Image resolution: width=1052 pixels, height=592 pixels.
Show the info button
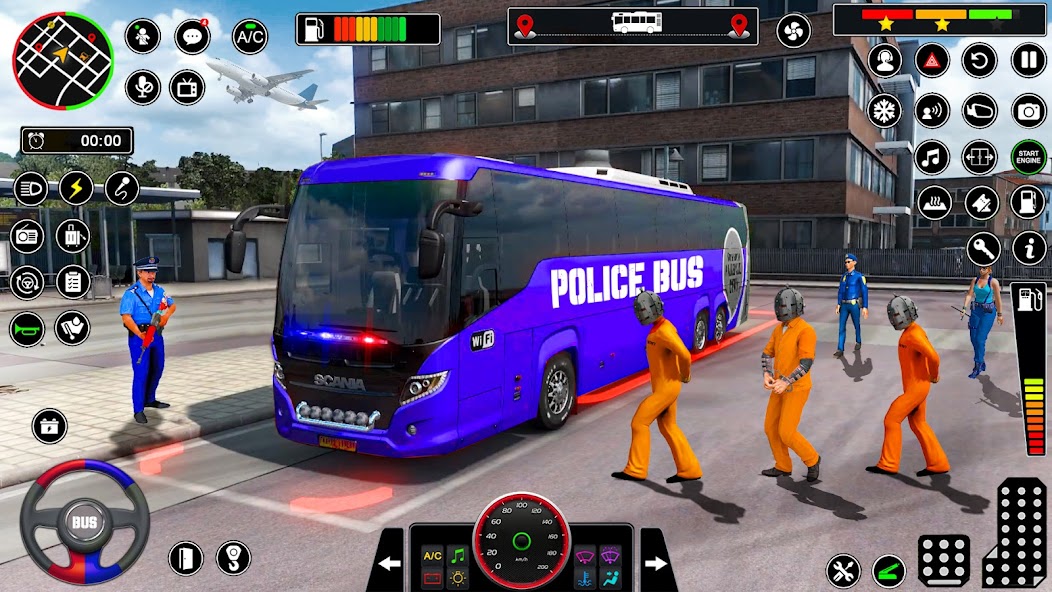click(x=1028, y=248)
